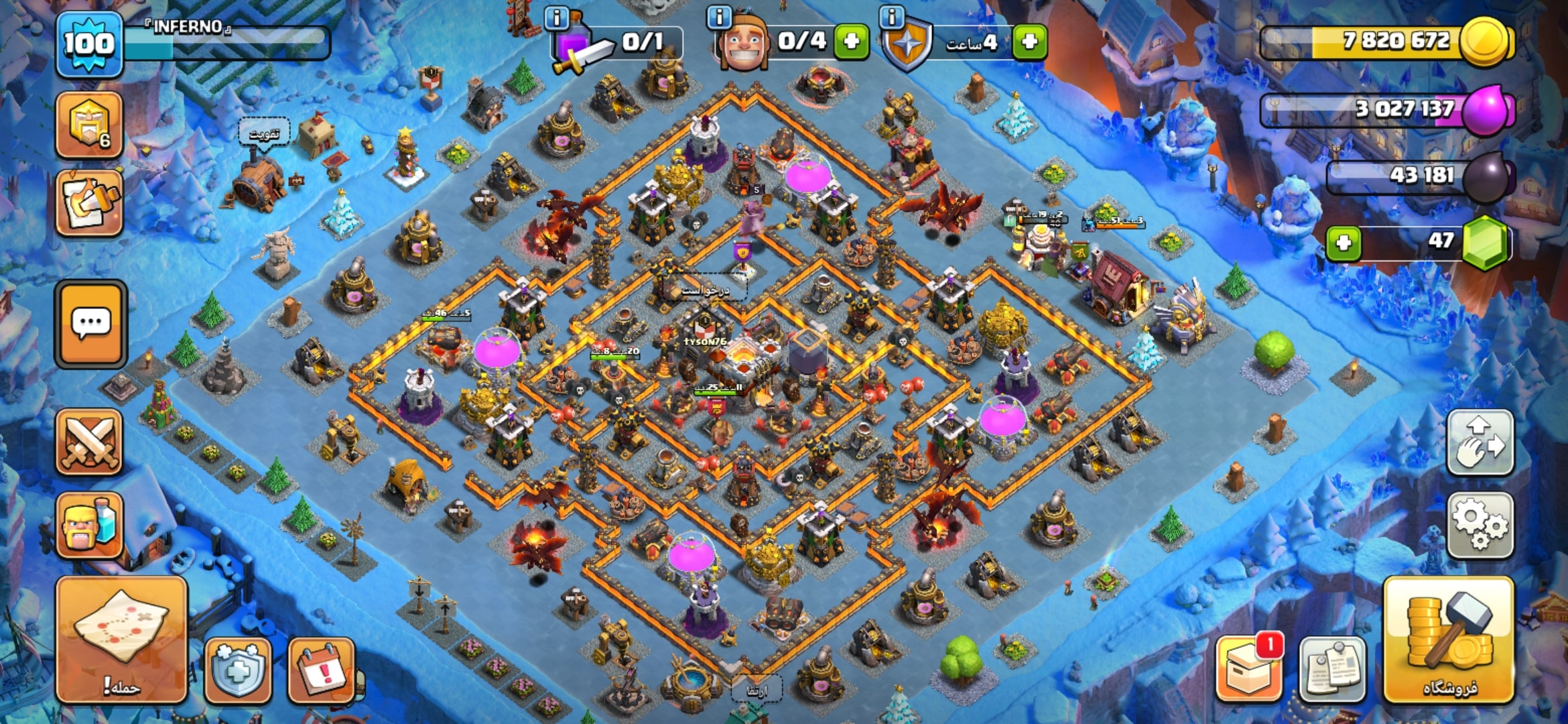Image resolution: width=1568 pixels, height=724 pixels.
Task: Show lab assistant potion info icon
Action: coord(557,17)
